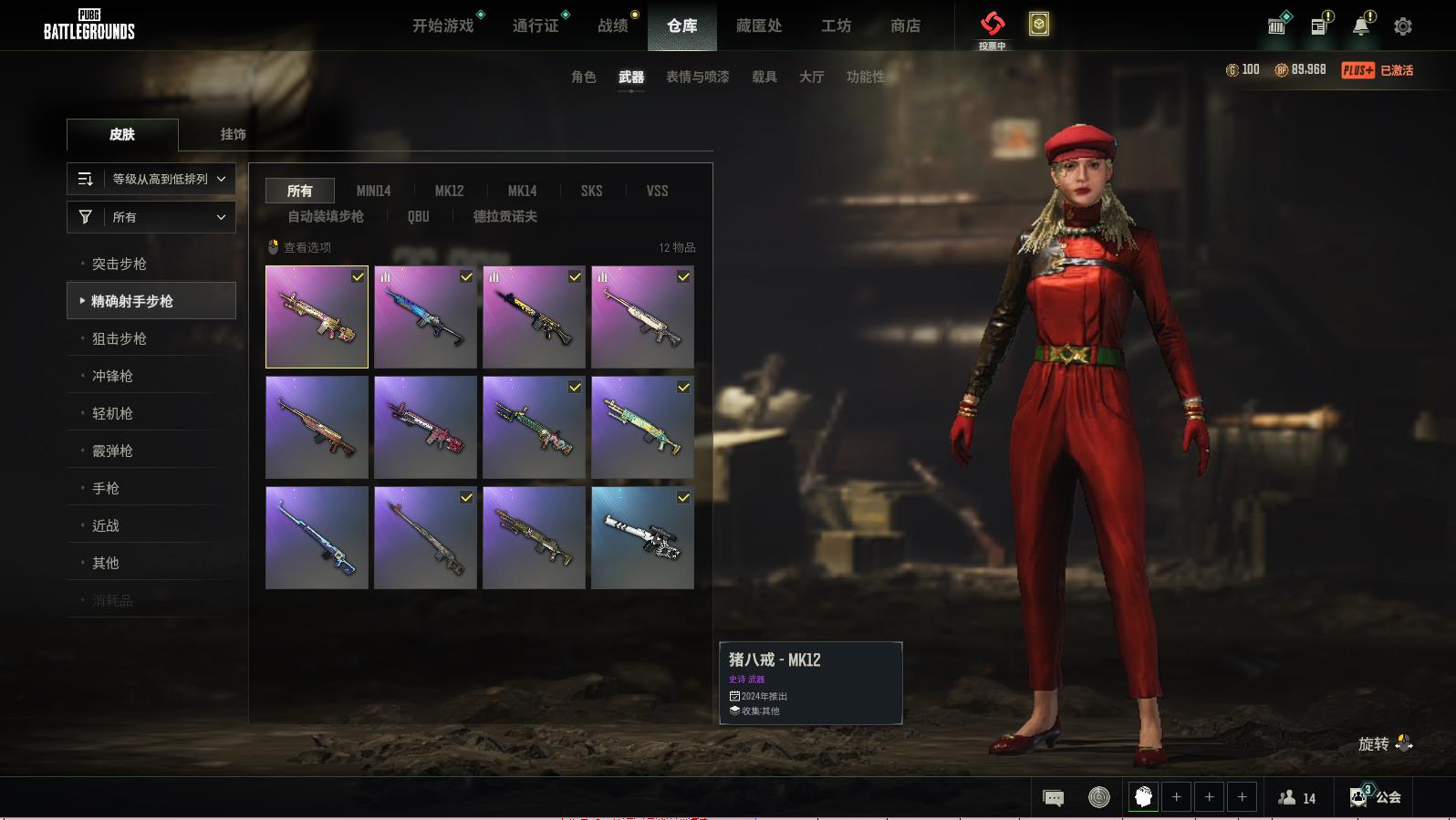Choose the 狙击步枪 weapon category

[x=120, y=338]
